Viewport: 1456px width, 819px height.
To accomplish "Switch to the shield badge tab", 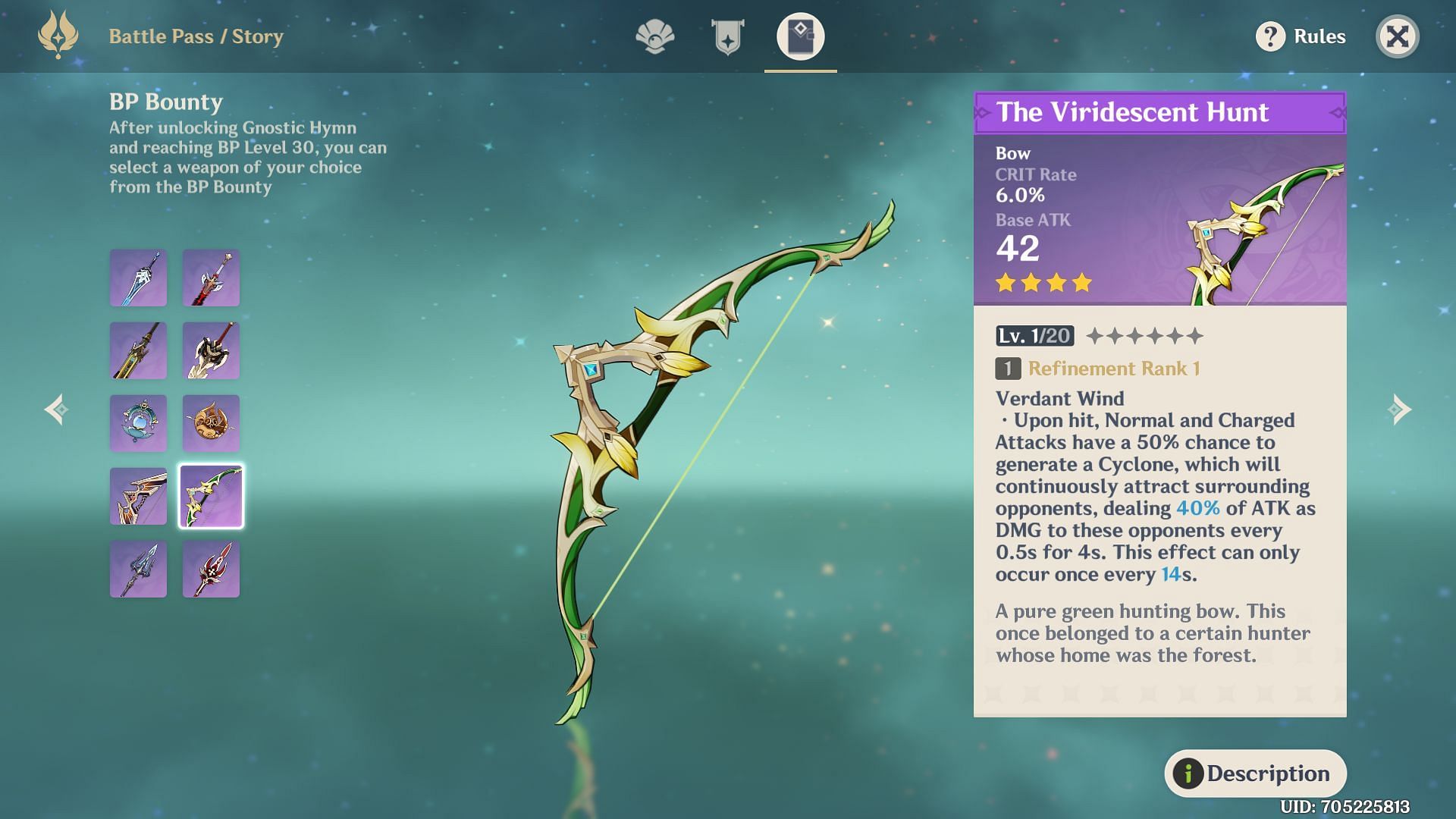I will (727, 36).
